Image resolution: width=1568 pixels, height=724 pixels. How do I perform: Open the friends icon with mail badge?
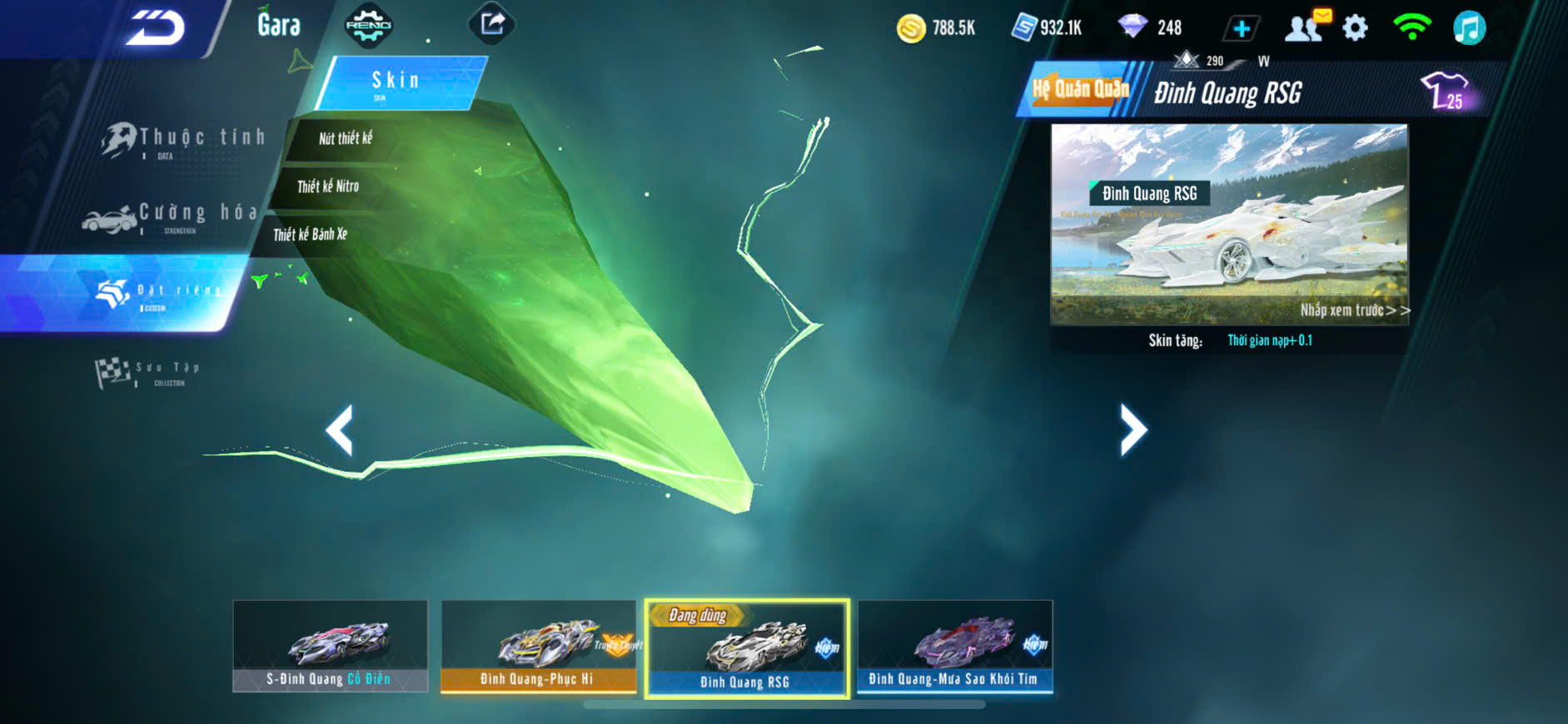pos(1305,27)
